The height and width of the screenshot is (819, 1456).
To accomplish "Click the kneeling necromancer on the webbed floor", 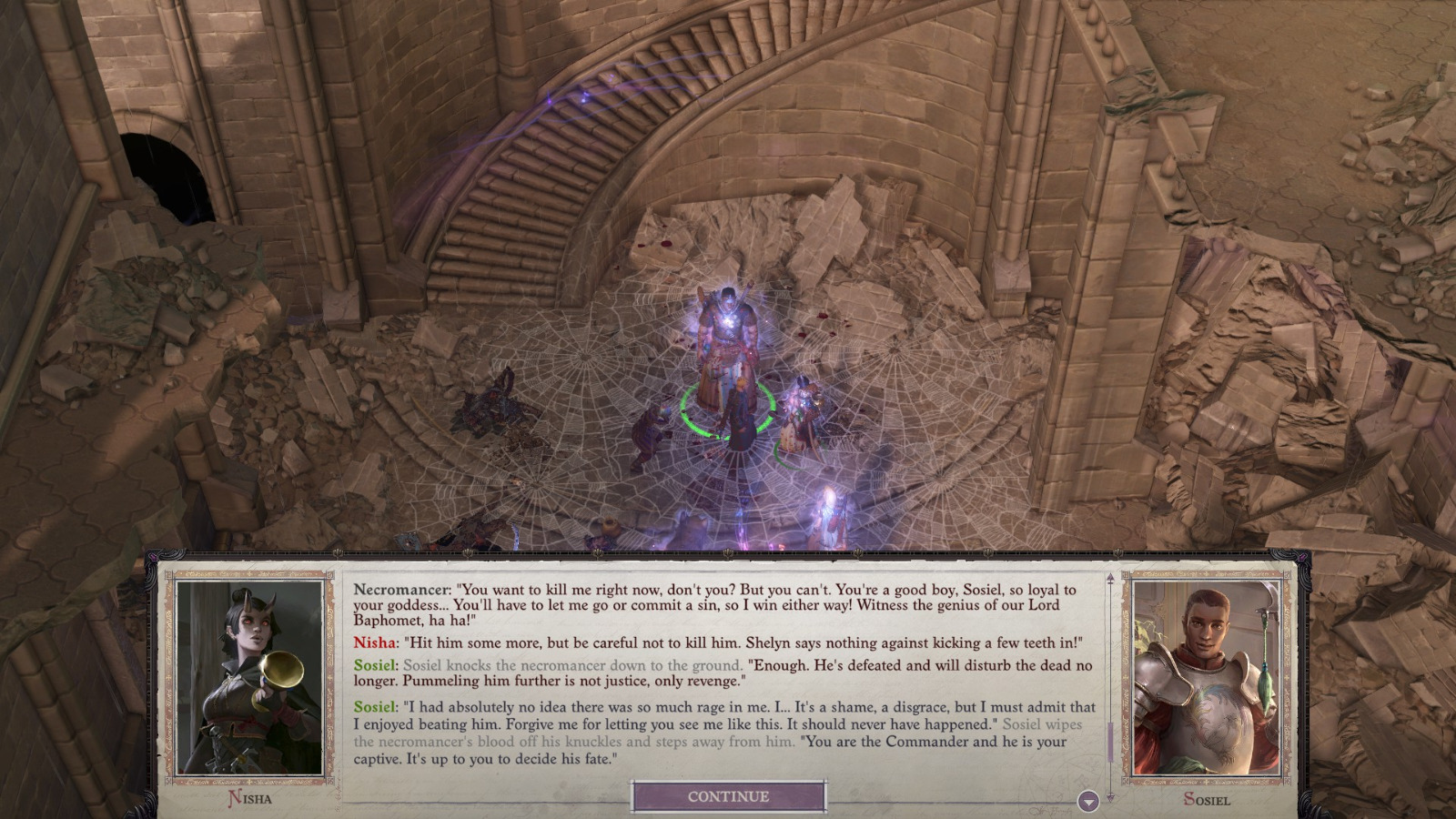I will click(652, 426).
